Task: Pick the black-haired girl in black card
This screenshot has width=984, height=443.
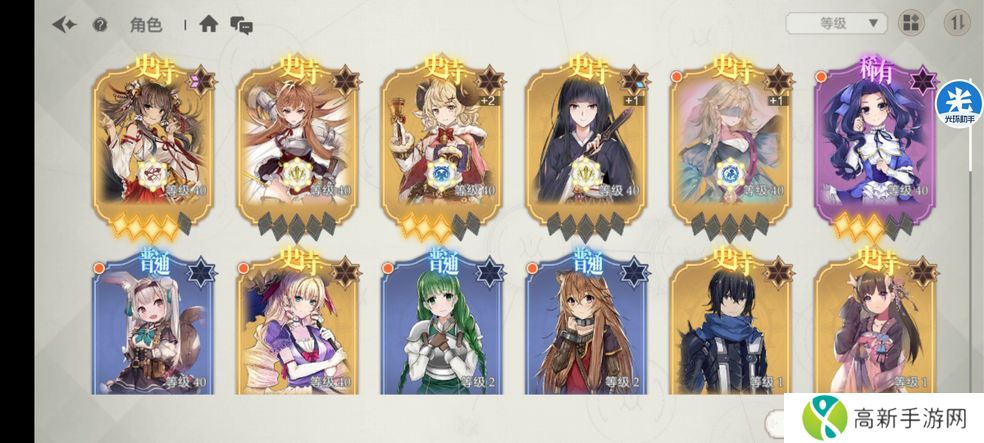Action: pyautogui.click(x=586, y=140)
